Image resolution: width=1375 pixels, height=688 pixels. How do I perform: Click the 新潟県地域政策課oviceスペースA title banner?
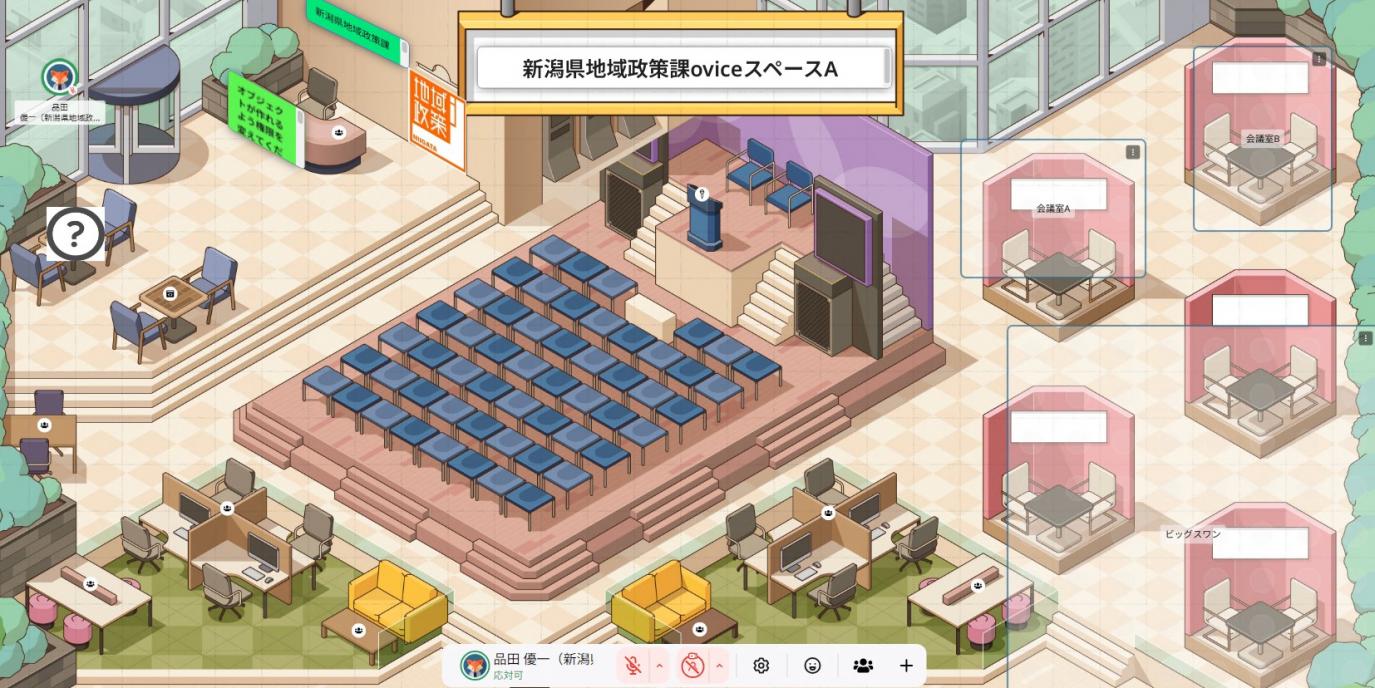click(680, 69)
